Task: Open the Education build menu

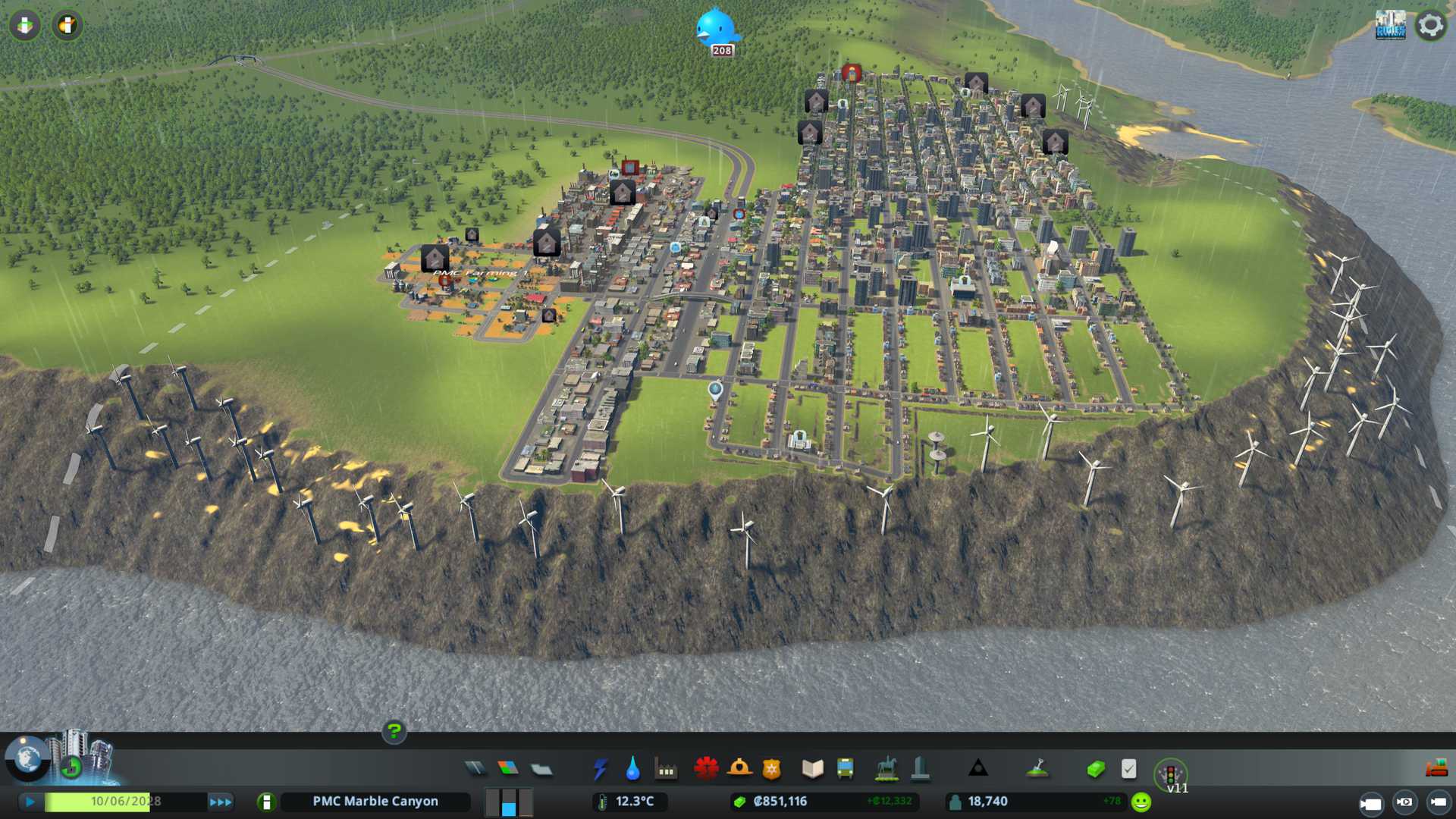Action: click(812, 769)
